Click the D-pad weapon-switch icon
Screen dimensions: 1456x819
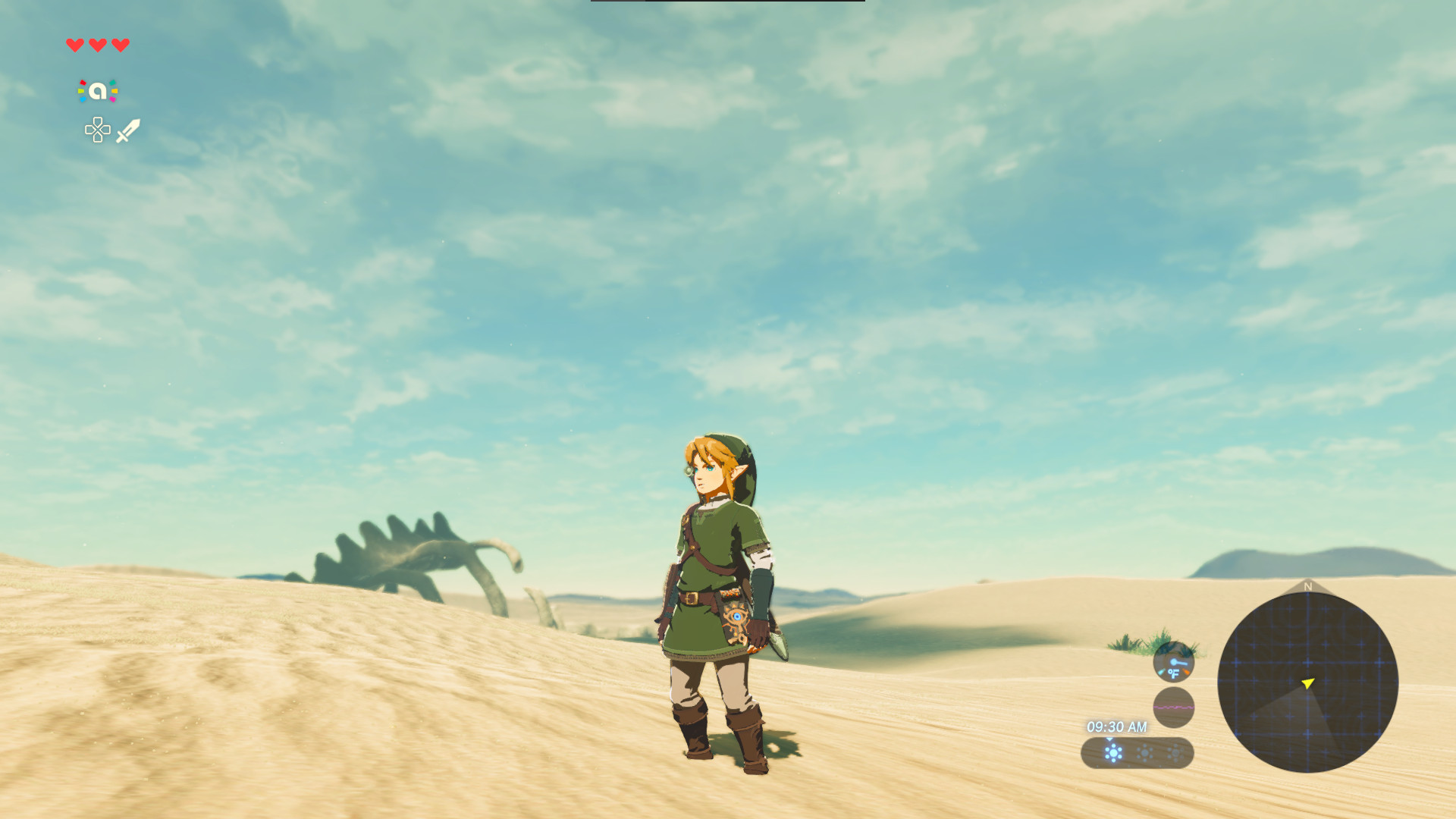pos(97,130)
